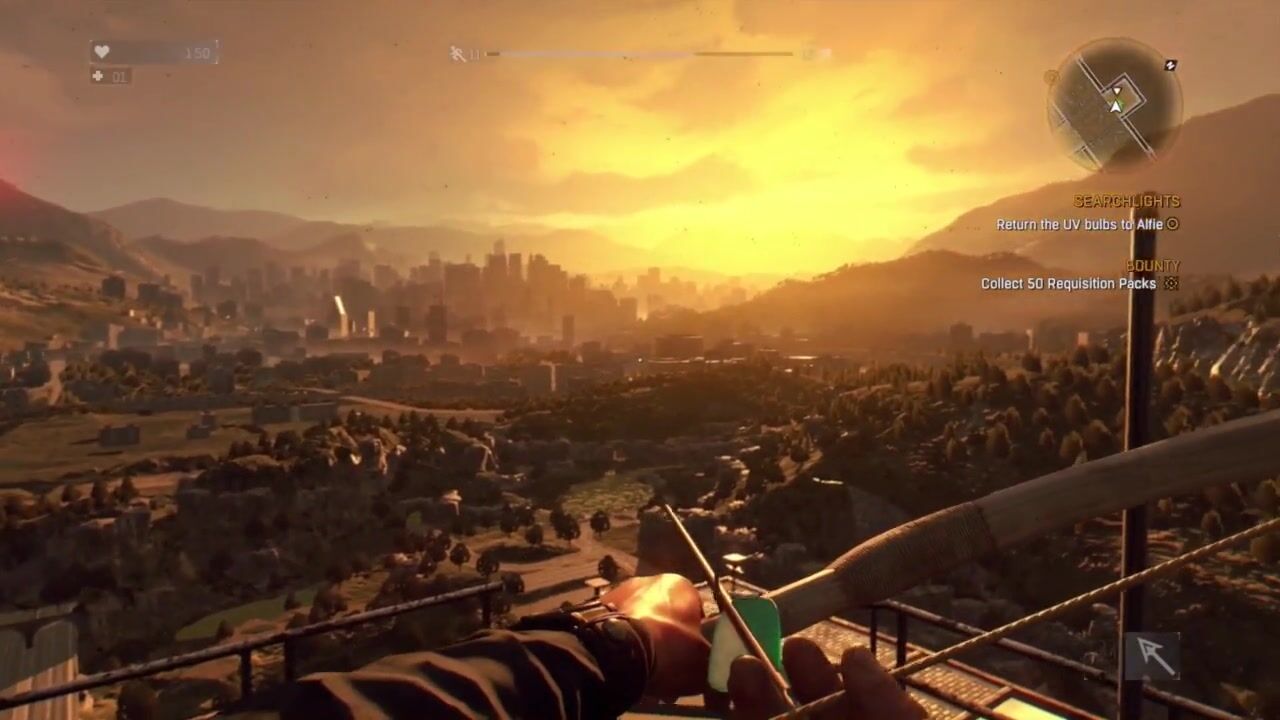Image resolution: width=1280 pixels, height=720 pixels.
Task: Click the arrow ammo icon slot
Action: click(x=1151, y=656)
